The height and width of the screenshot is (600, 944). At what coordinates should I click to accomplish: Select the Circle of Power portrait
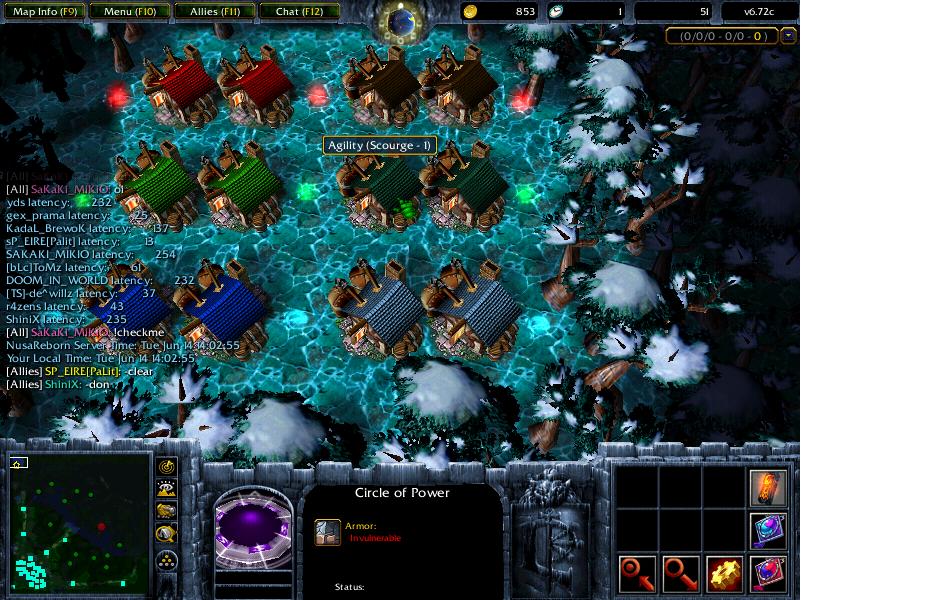tap(253, 526)
